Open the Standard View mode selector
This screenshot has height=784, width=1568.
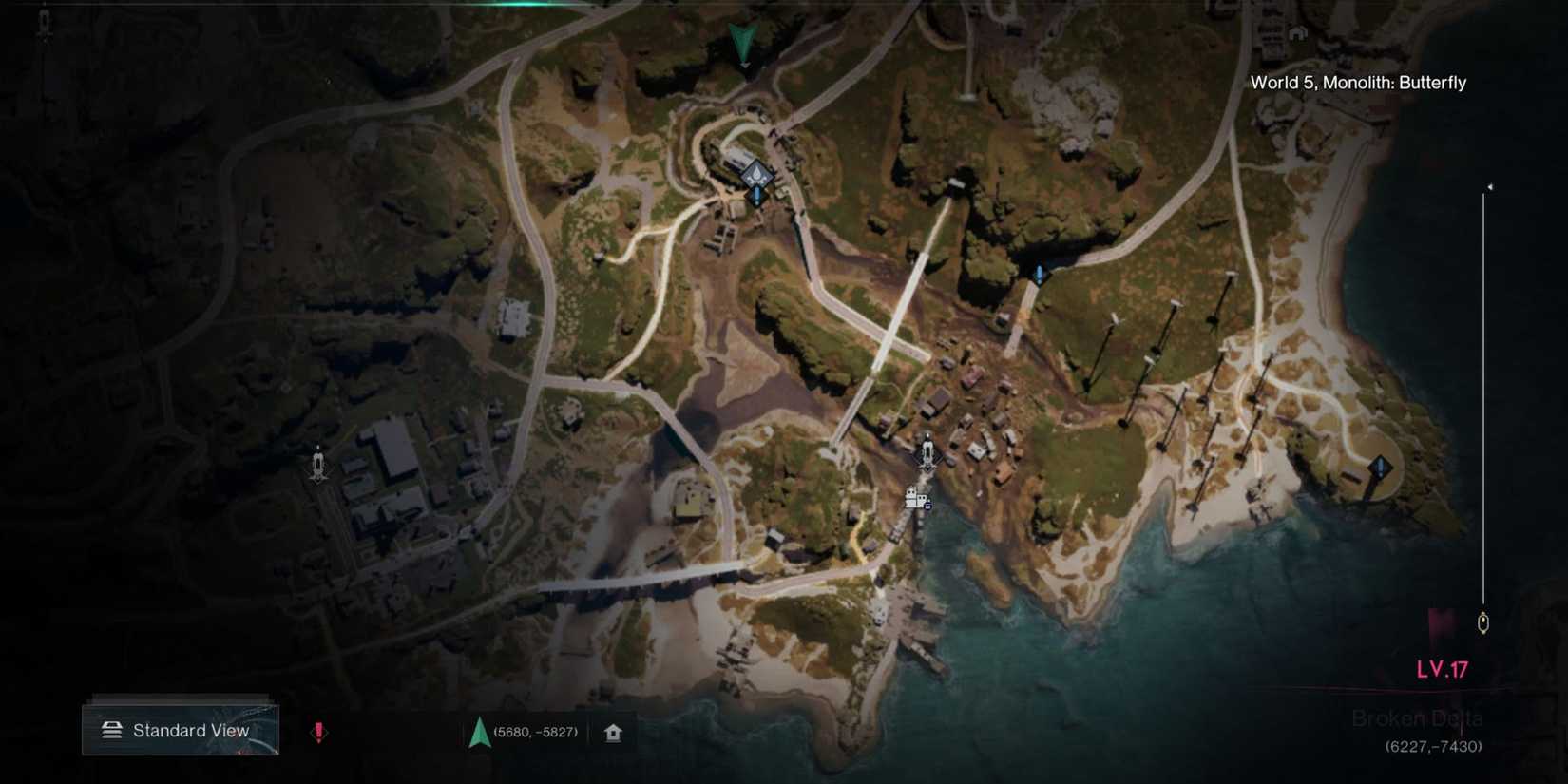(x=181, y=730)
